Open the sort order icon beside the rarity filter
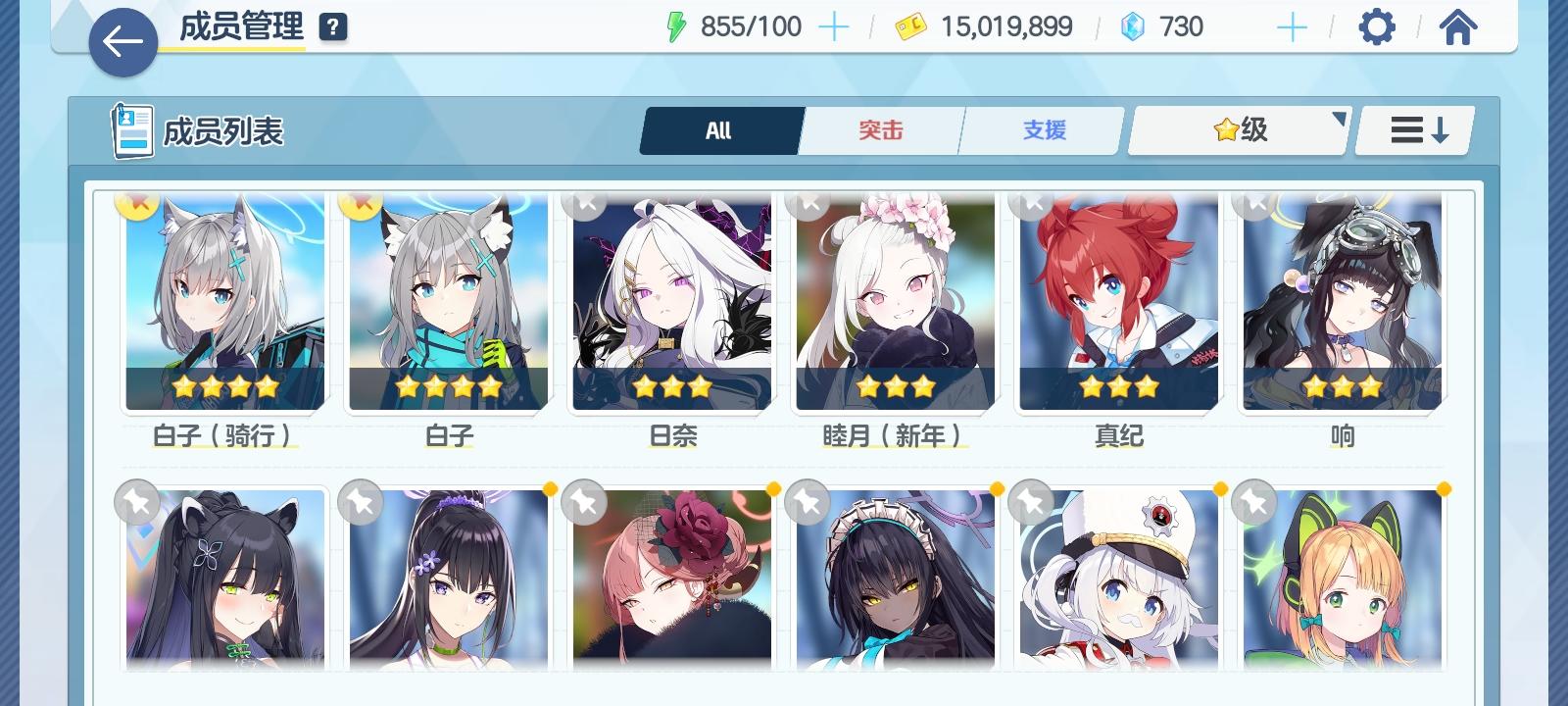The image size is (1568, 706). click(1413, 129)
